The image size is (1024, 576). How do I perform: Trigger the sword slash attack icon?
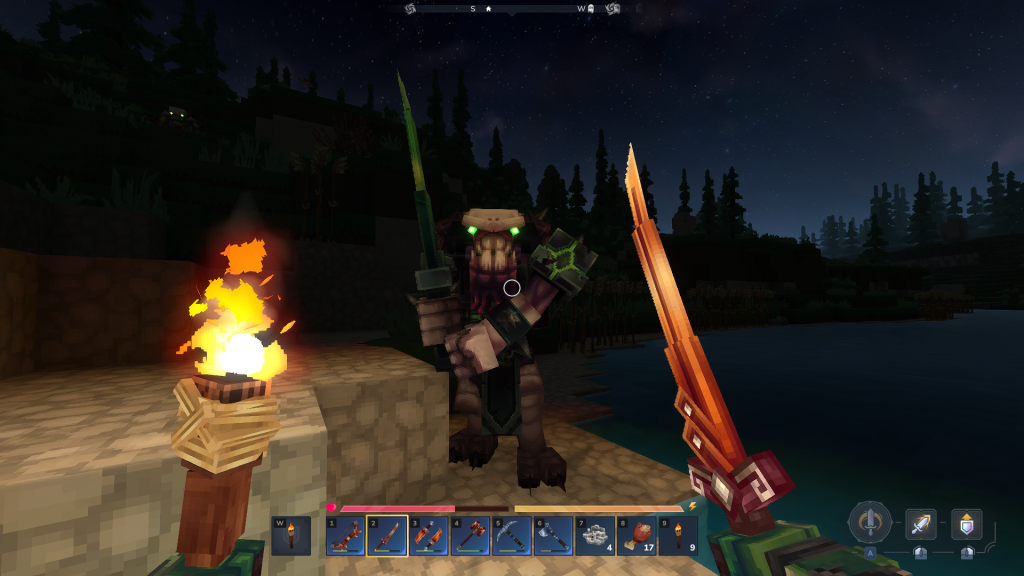coord(920,524)
